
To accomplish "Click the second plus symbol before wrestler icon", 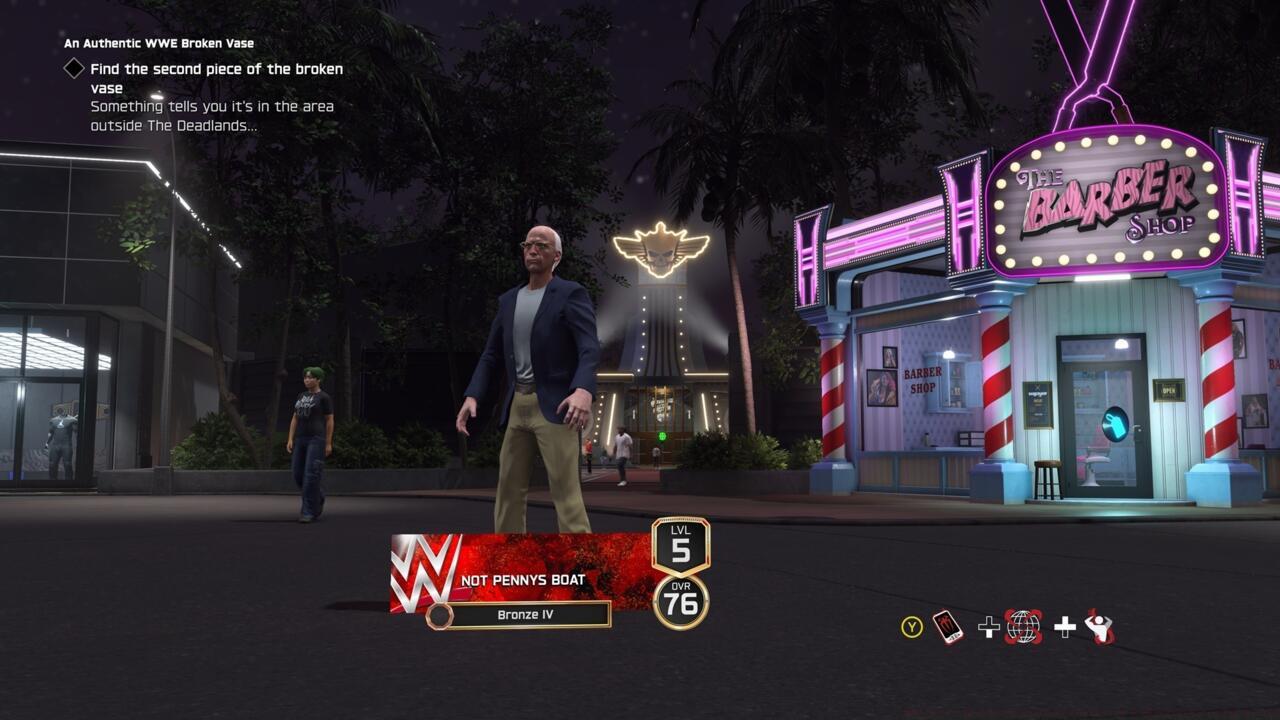I will (x=1066, y=627).
